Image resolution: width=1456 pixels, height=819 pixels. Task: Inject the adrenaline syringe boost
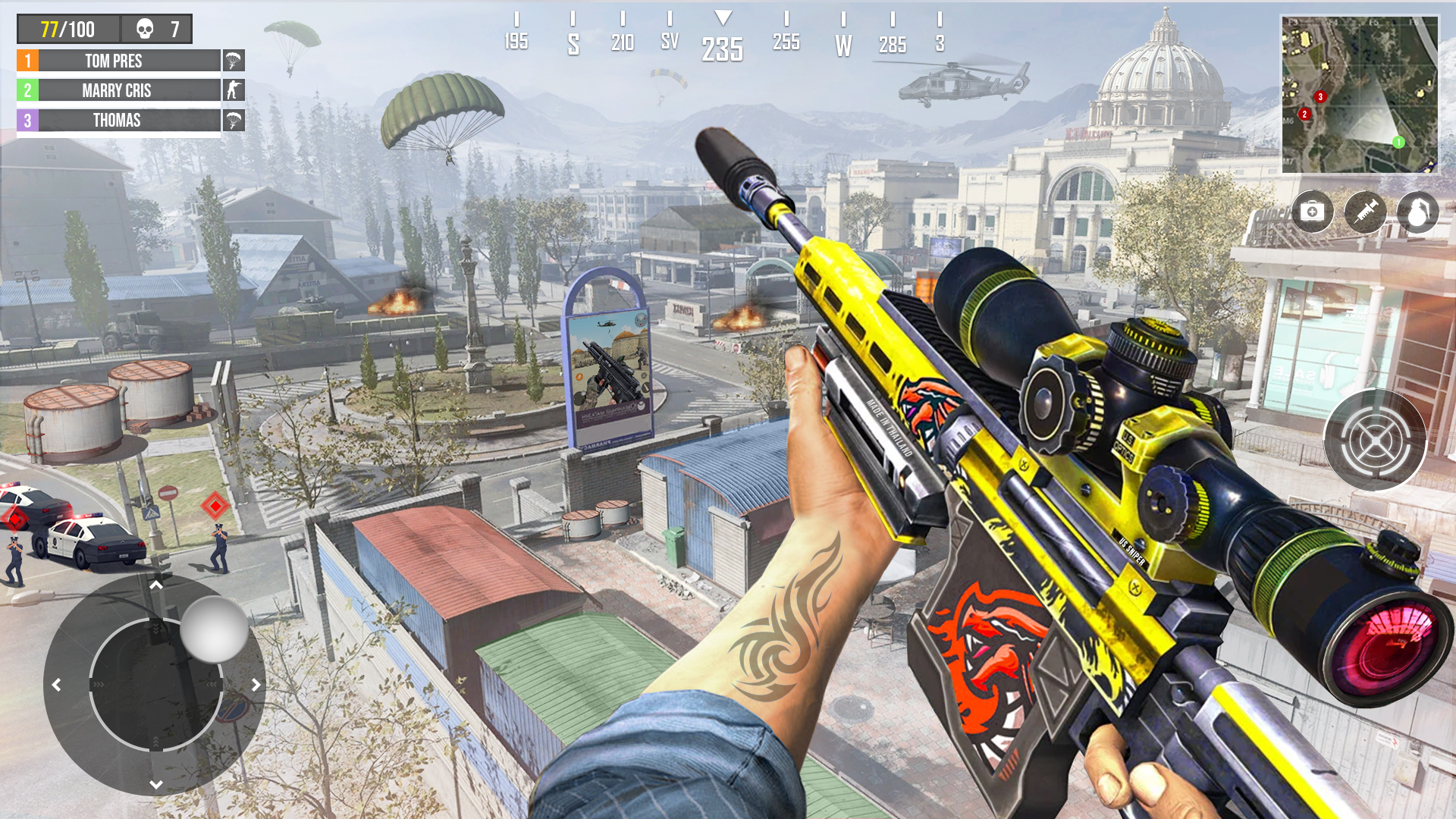coord(1364,212)
